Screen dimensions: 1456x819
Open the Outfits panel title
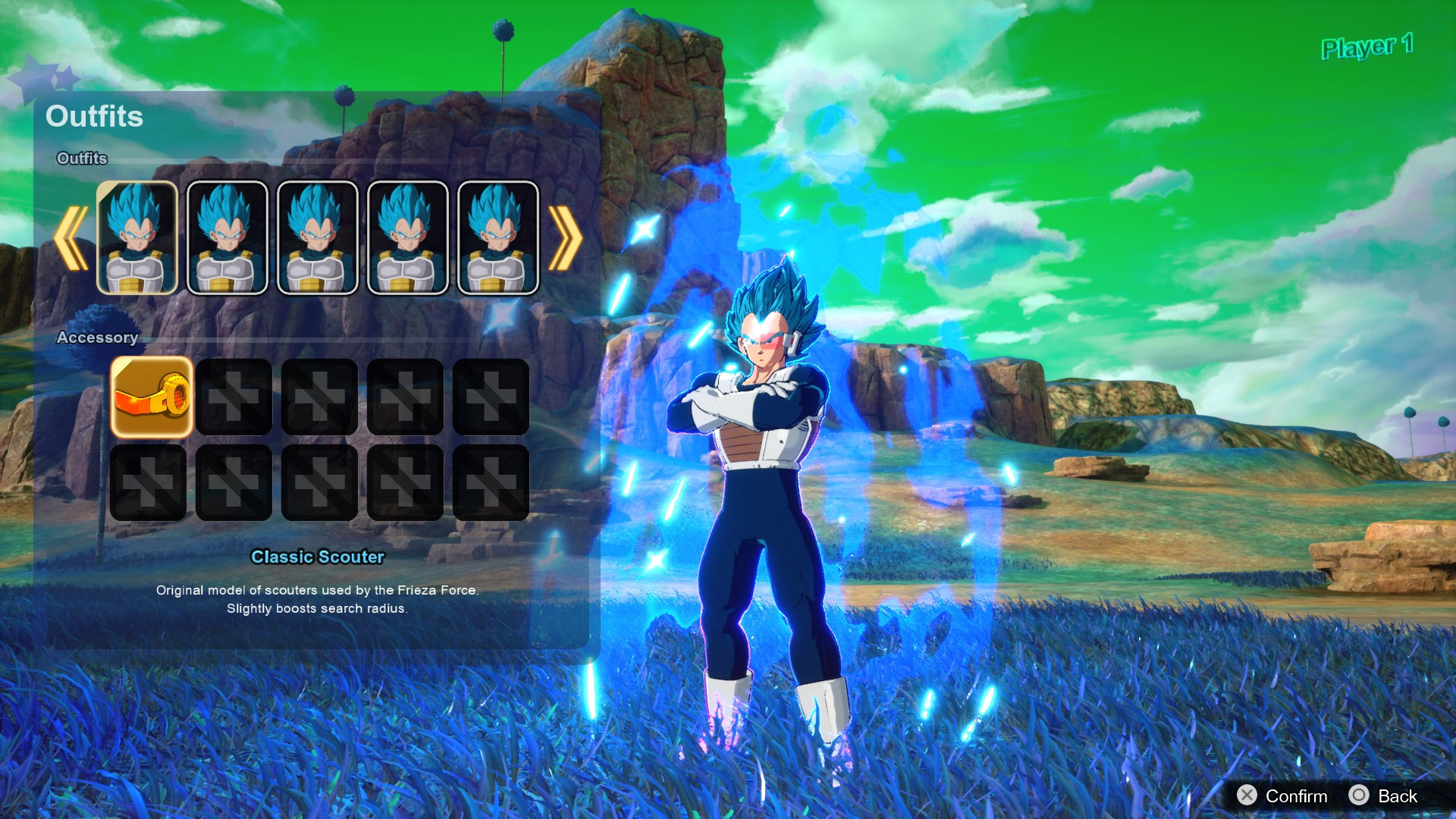(94, 117)
